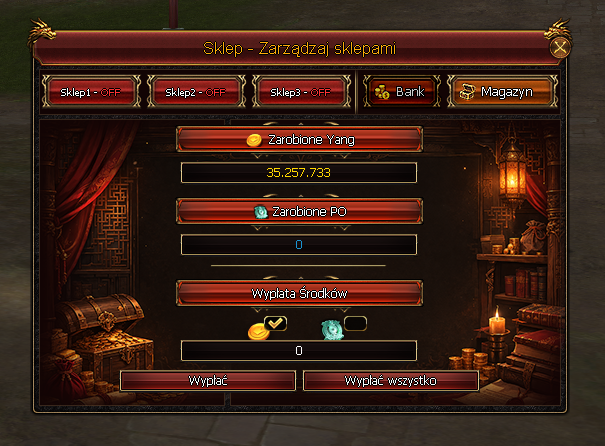This screenshot has height=446, width=605.
Task: Click the Wypłać withdraw button
Action: coord(207,381)
